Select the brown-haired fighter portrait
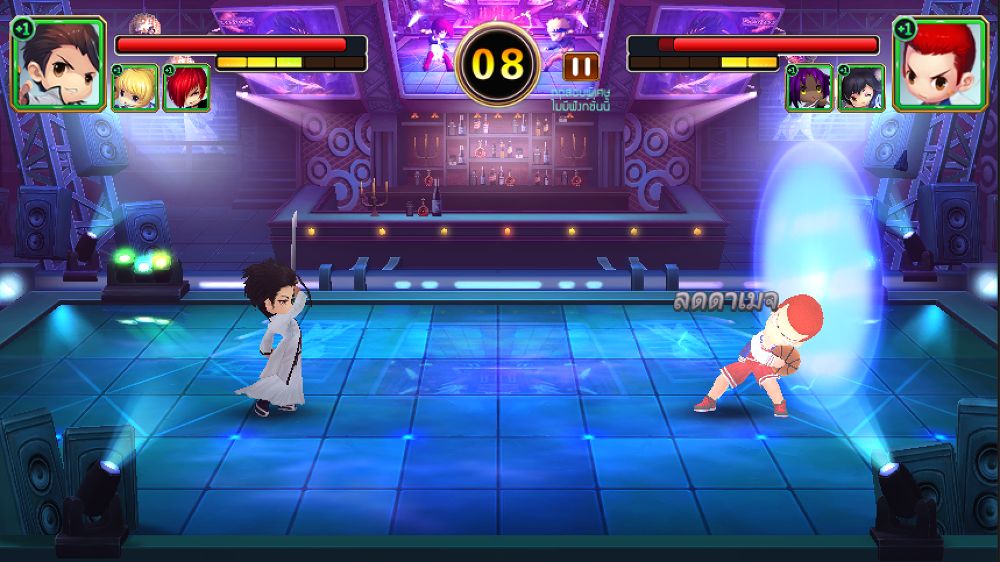 pos(58,63)
